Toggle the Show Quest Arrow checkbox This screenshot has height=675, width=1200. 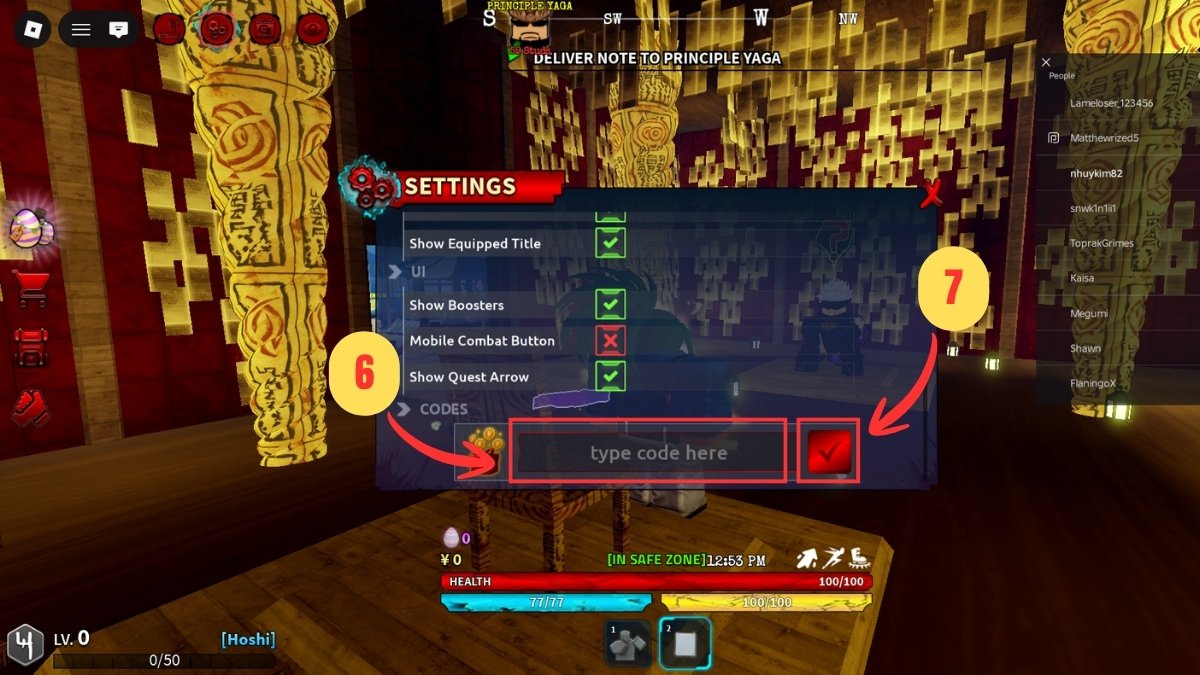[610, 377]
